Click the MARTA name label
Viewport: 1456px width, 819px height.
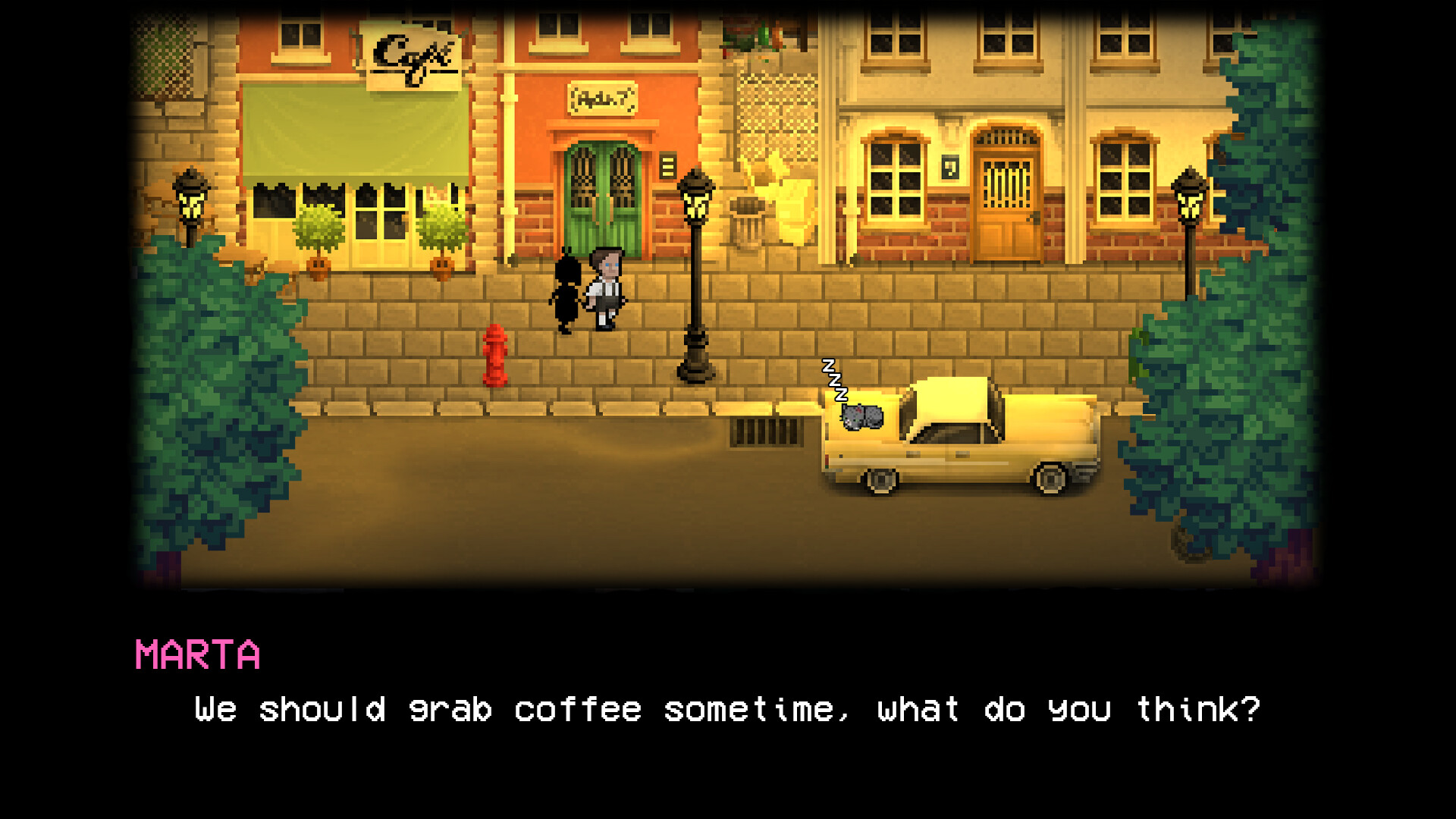(x=197, y=654)
